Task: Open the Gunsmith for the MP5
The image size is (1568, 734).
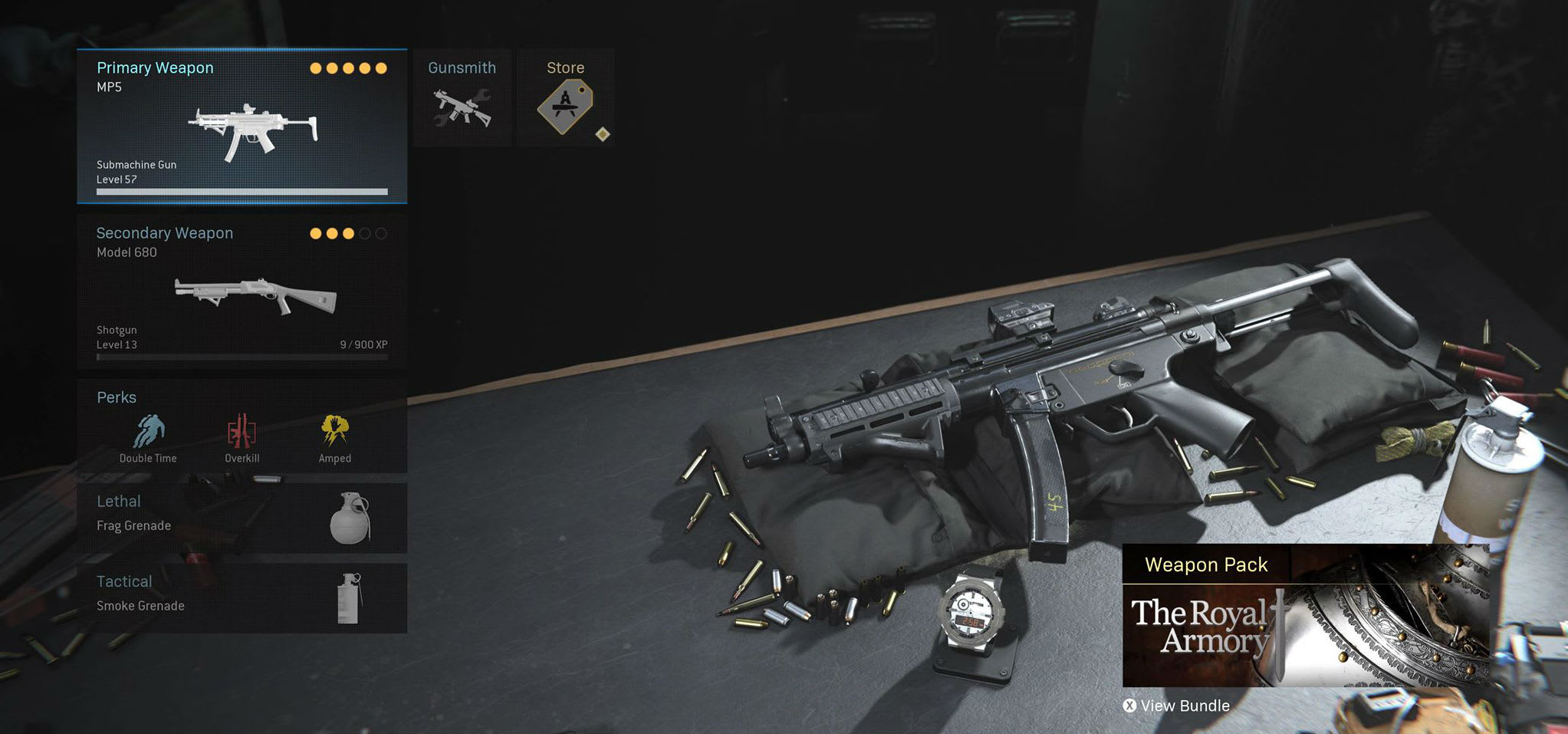Action: pyautogui.click(x=462, y=98)
